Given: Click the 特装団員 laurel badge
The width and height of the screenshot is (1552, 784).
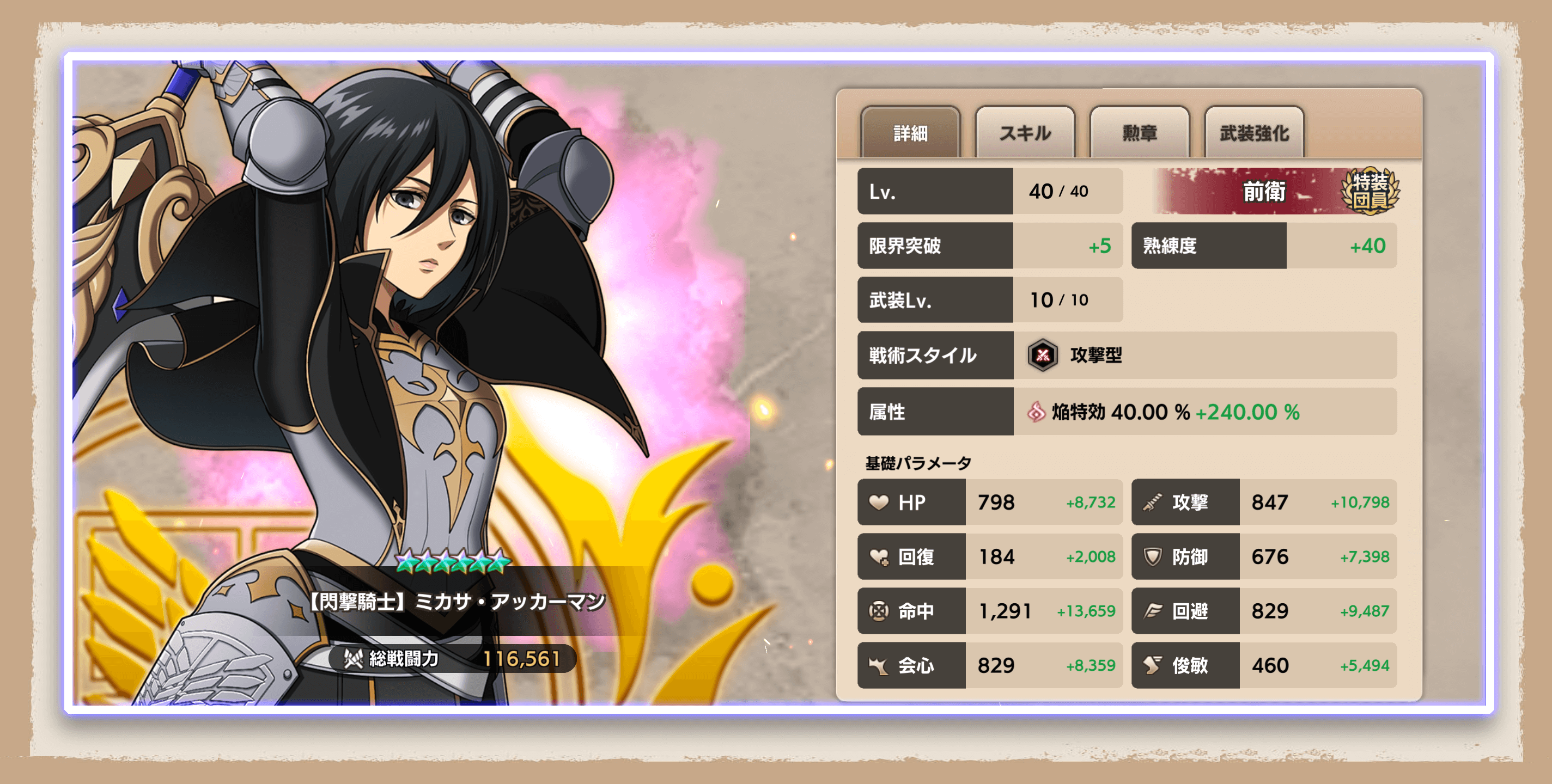Looking at the screenshot, I should (1370, 191).
